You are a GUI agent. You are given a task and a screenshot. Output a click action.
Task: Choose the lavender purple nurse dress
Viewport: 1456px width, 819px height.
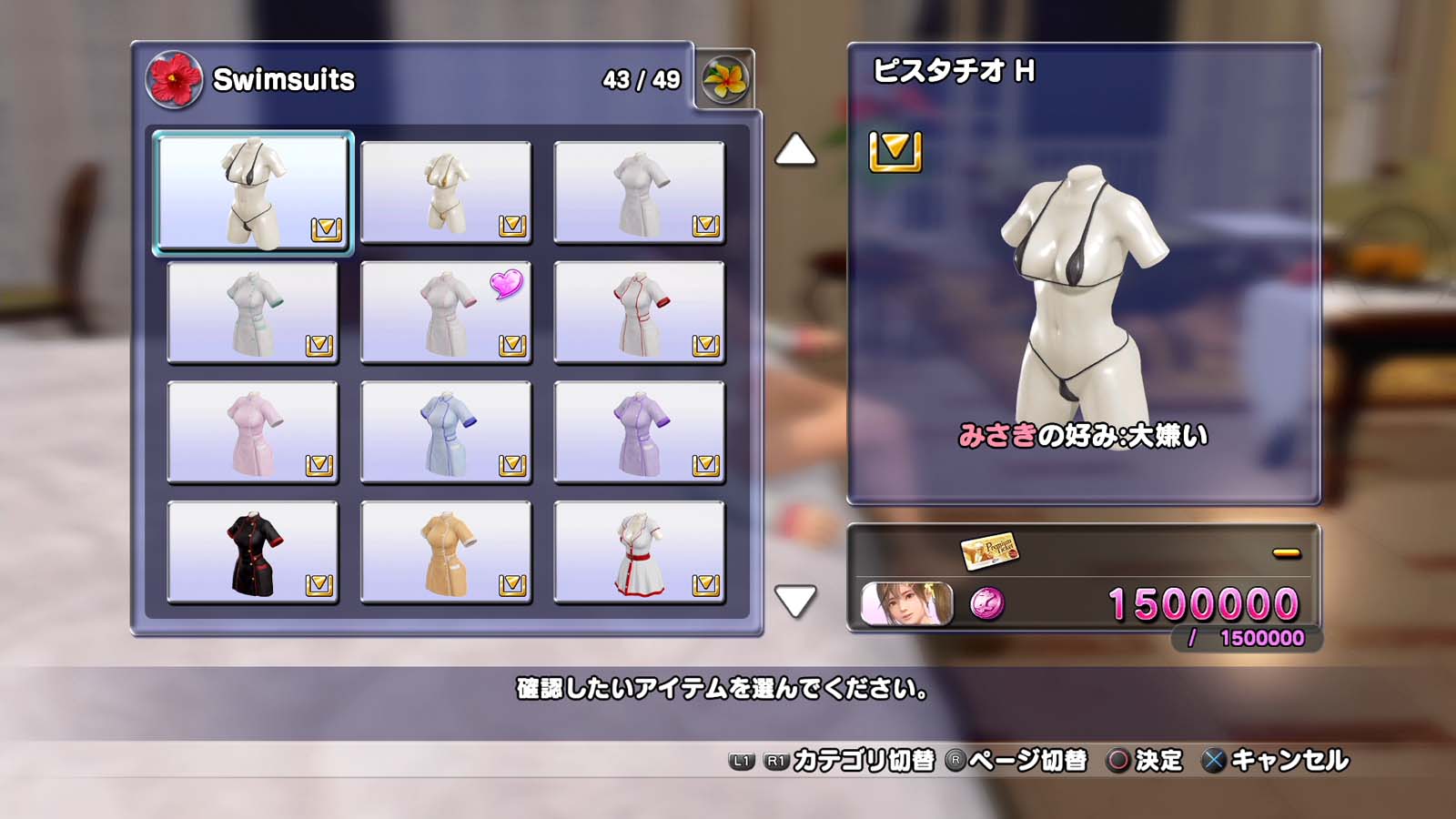(639, 432)
